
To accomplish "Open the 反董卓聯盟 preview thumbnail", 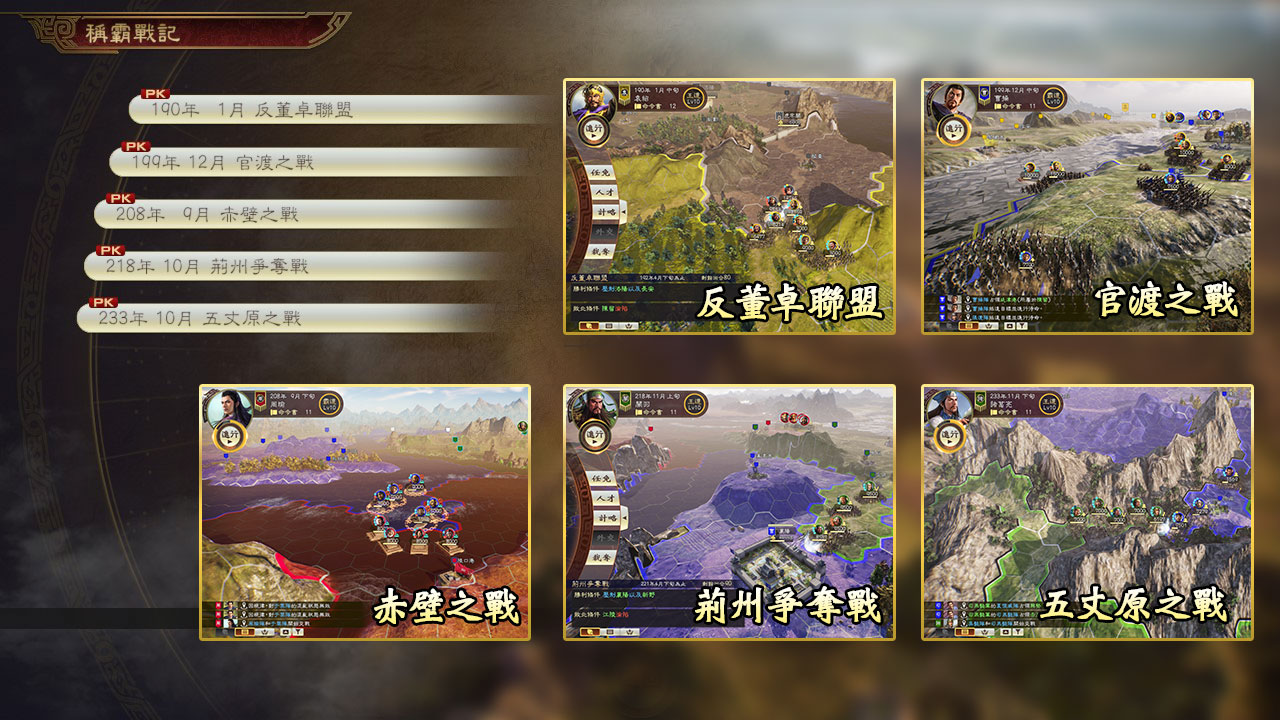I will tap(729, 206).
